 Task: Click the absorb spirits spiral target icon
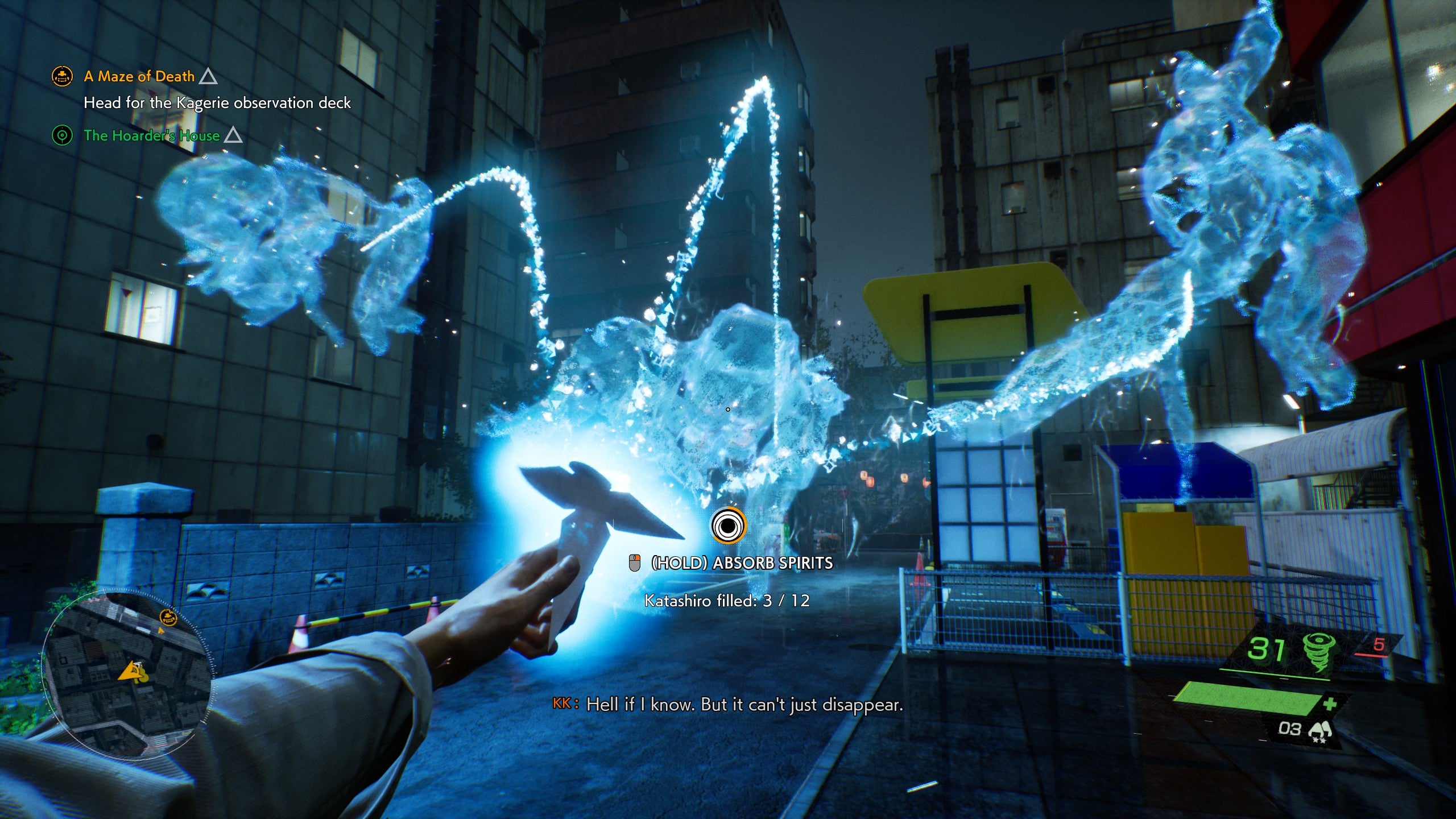(727, 526)
